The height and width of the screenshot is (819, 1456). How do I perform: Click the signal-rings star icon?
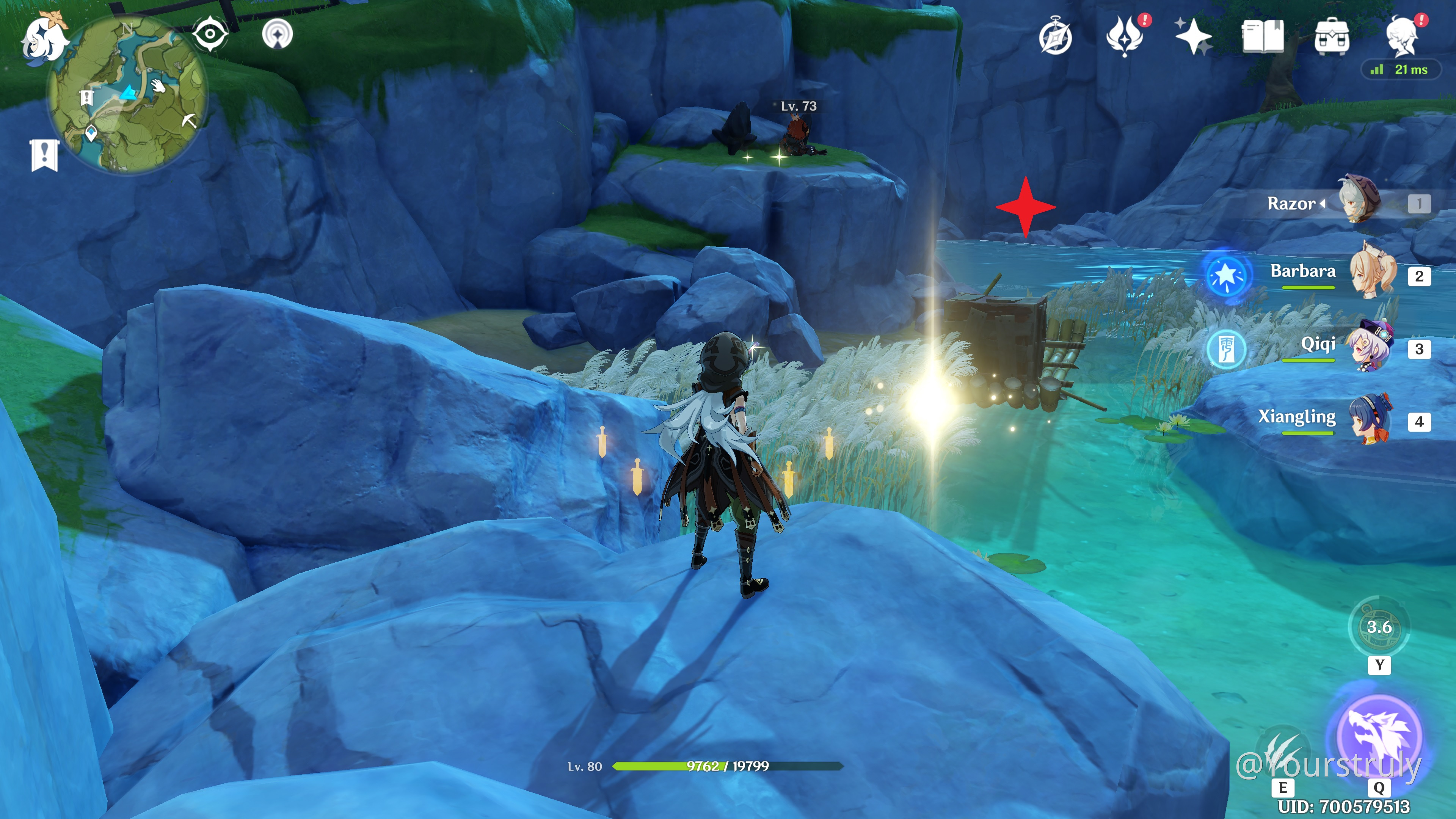278,35
